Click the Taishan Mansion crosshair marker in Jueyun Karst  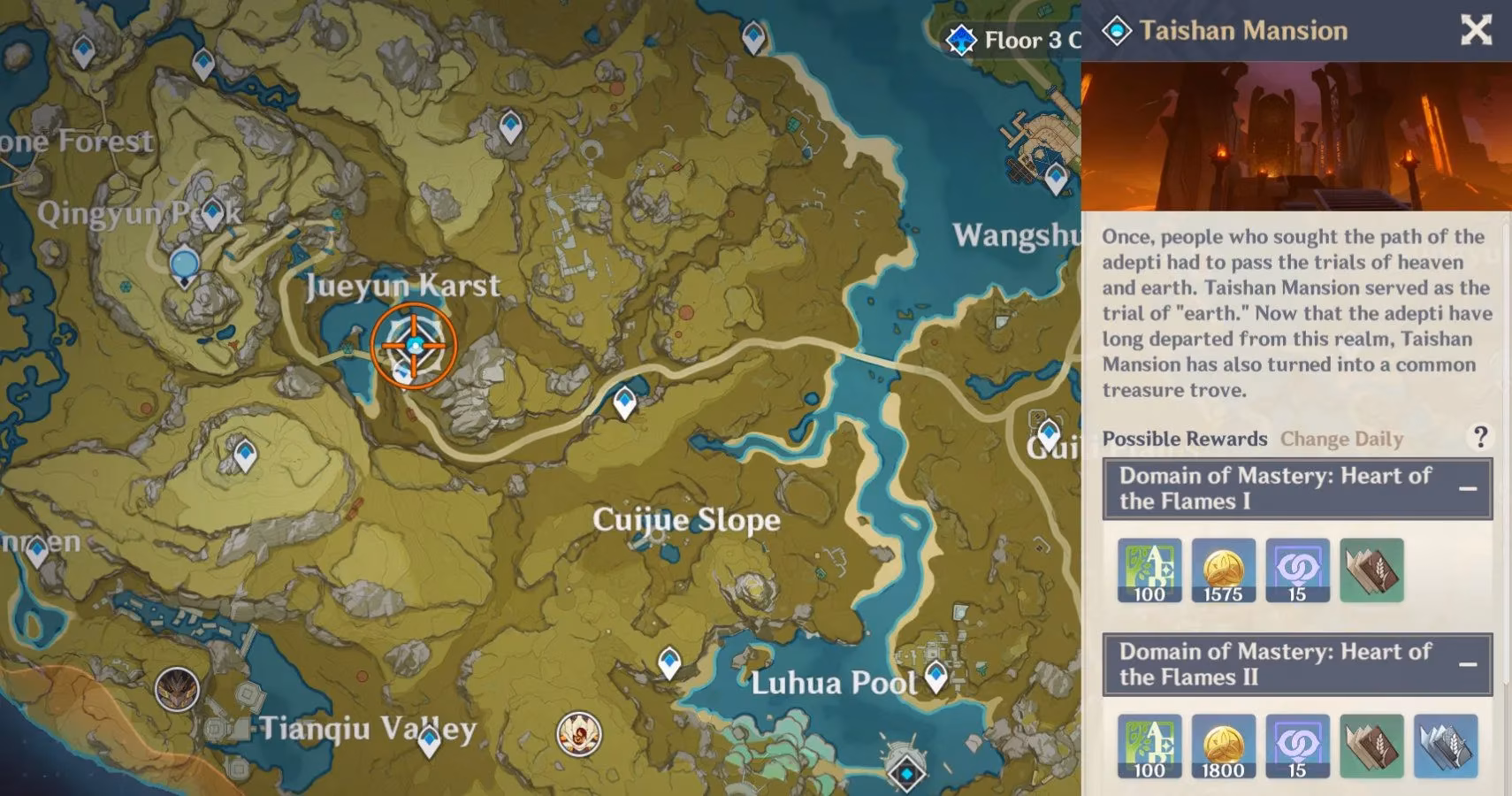coord(412,345)
